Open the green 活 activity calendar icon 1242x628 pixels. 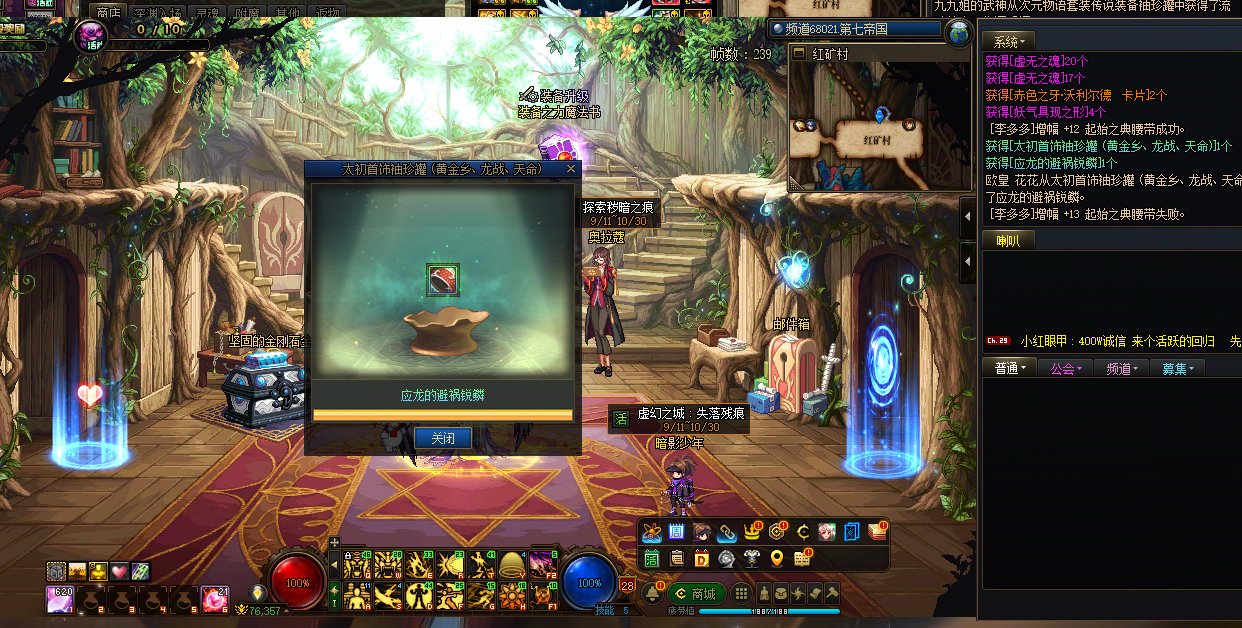652,558
